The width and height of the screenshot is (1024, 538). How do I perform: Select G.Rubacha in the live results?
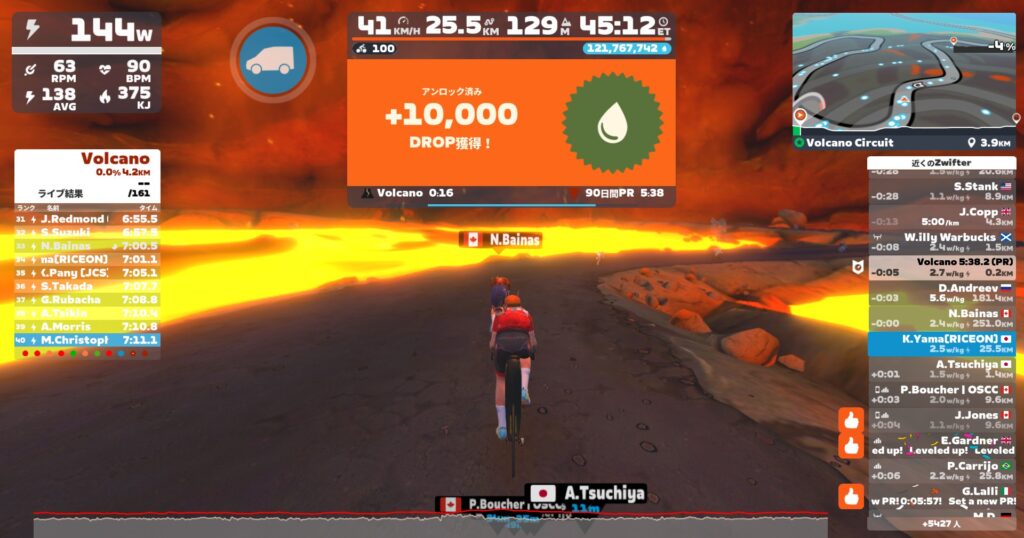coord(87,299)
